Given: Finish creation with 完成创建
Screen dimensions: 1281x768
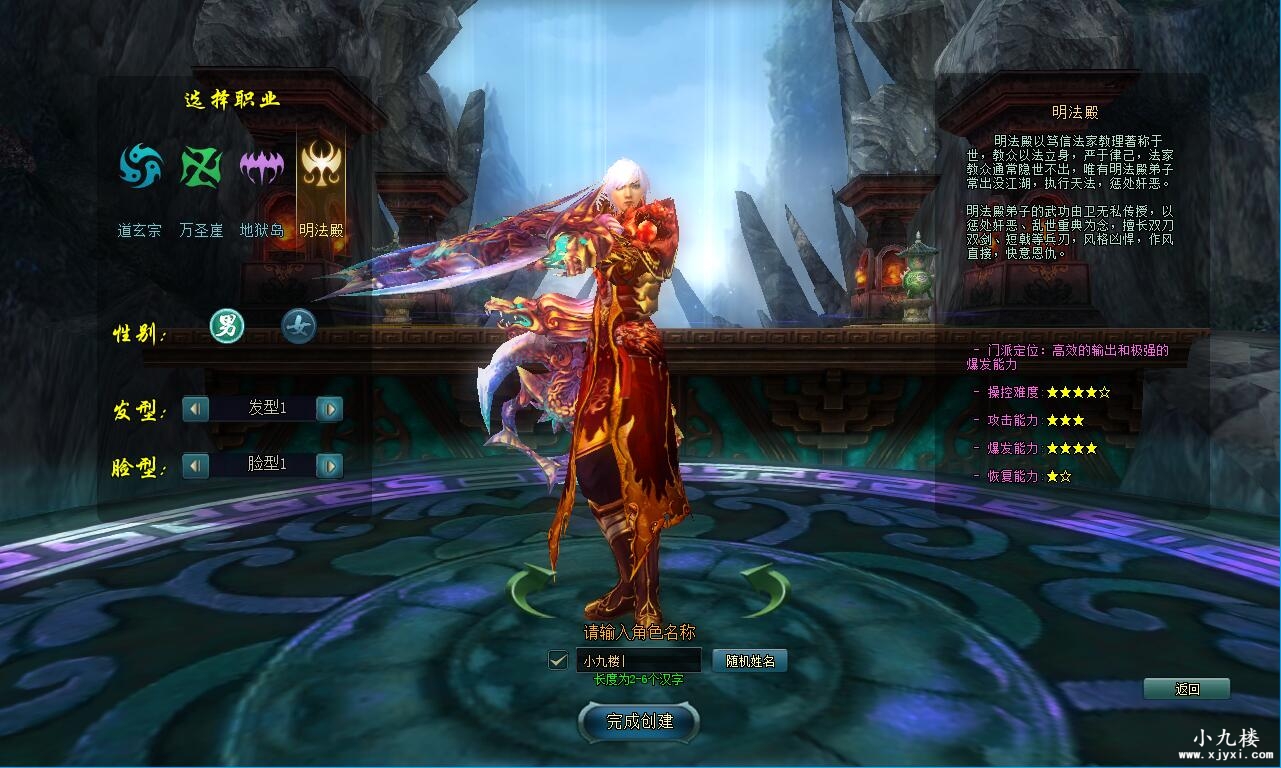Looking at the screenshot, I should 640,721.
